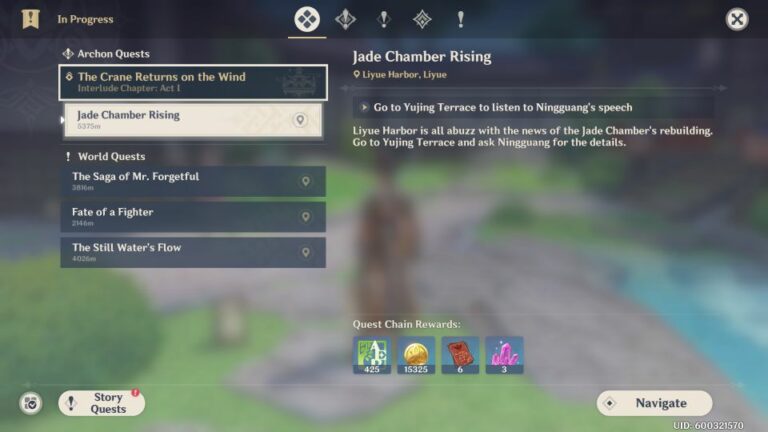768x432 pixels.
Task: Inspect the Mora coin reward
Action: [416, 355]
